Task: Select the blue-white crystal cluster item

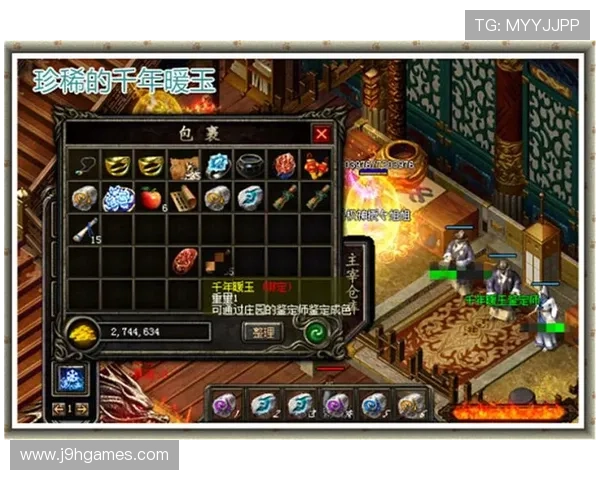Action: [119, 198]
